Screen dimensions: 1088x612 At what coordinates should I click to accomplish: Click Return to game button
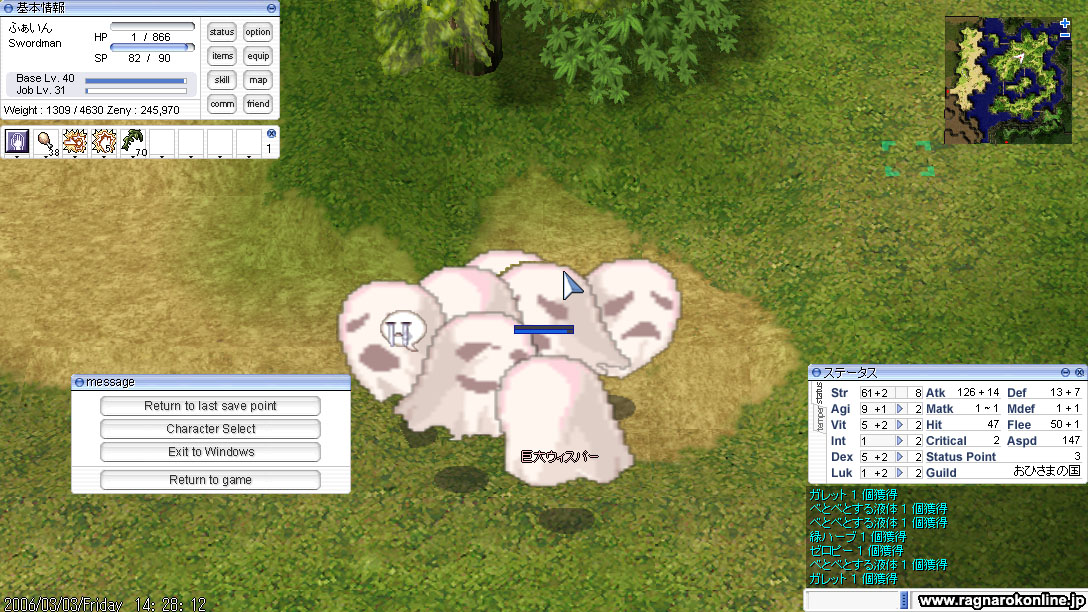point(210,480)
